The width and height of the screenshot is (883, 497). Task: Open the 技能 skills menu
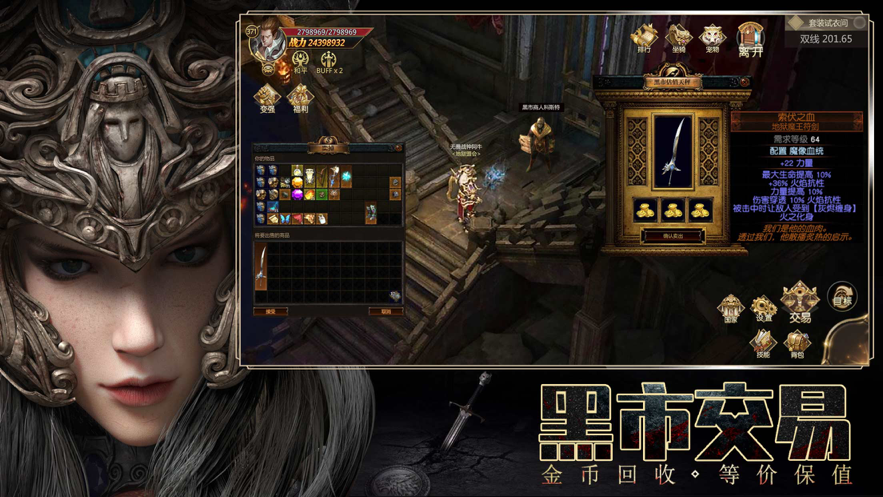tap(764, 344)
